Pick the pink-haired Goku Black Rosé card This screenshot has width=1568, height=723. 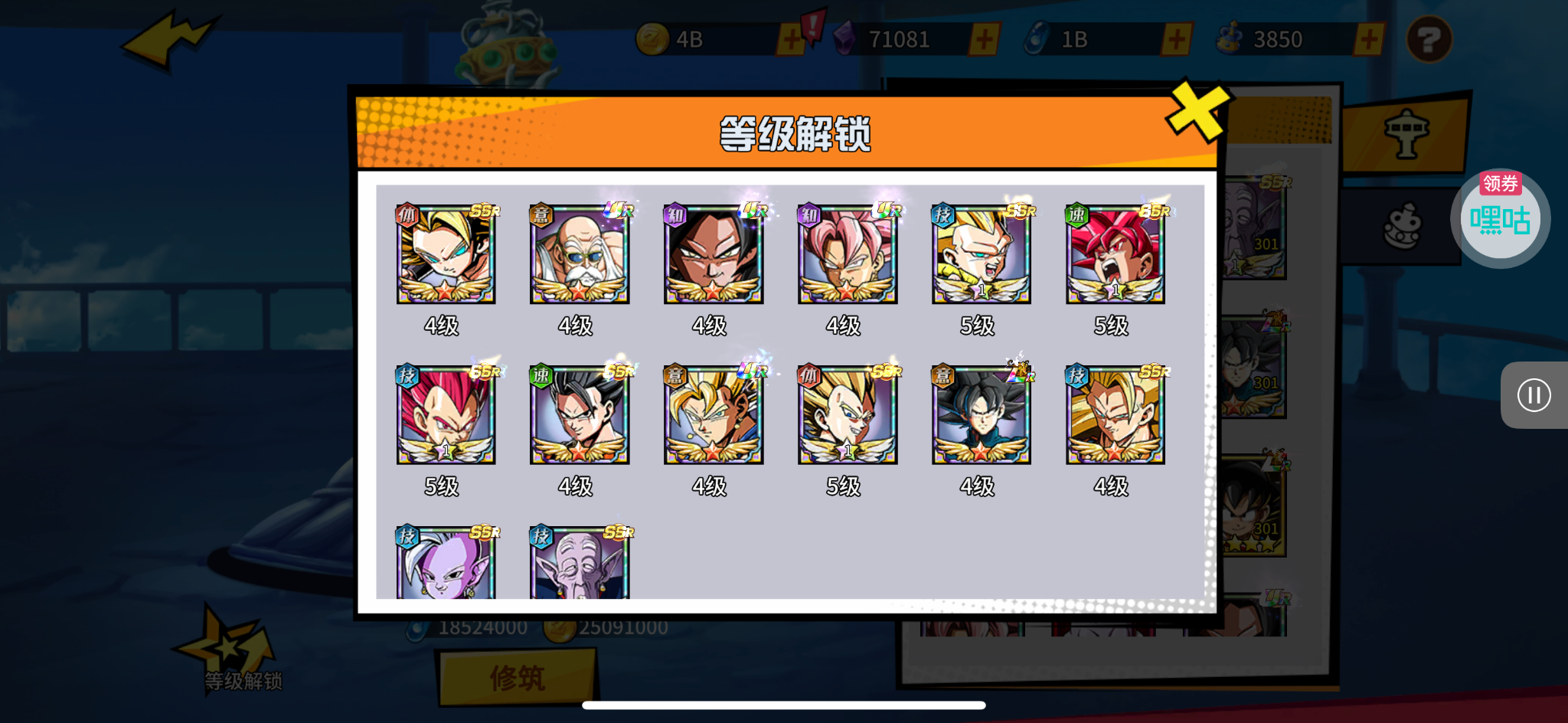(848, 255)
